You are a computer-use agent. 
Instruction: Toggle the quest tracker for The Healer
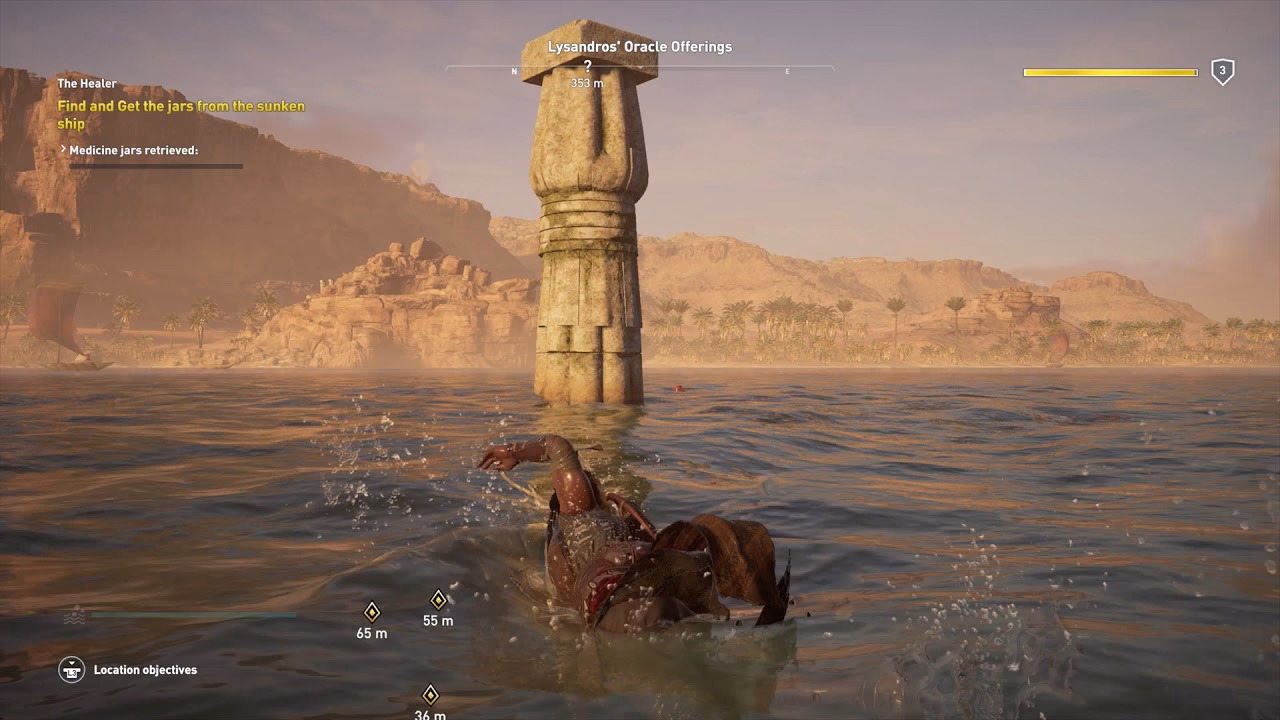[x=88, y=83]
